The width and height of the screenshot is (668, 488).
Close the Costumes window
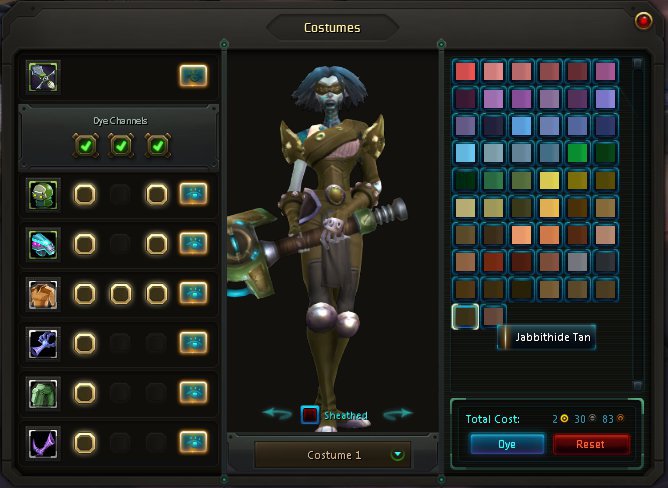[x=643, y=20]
